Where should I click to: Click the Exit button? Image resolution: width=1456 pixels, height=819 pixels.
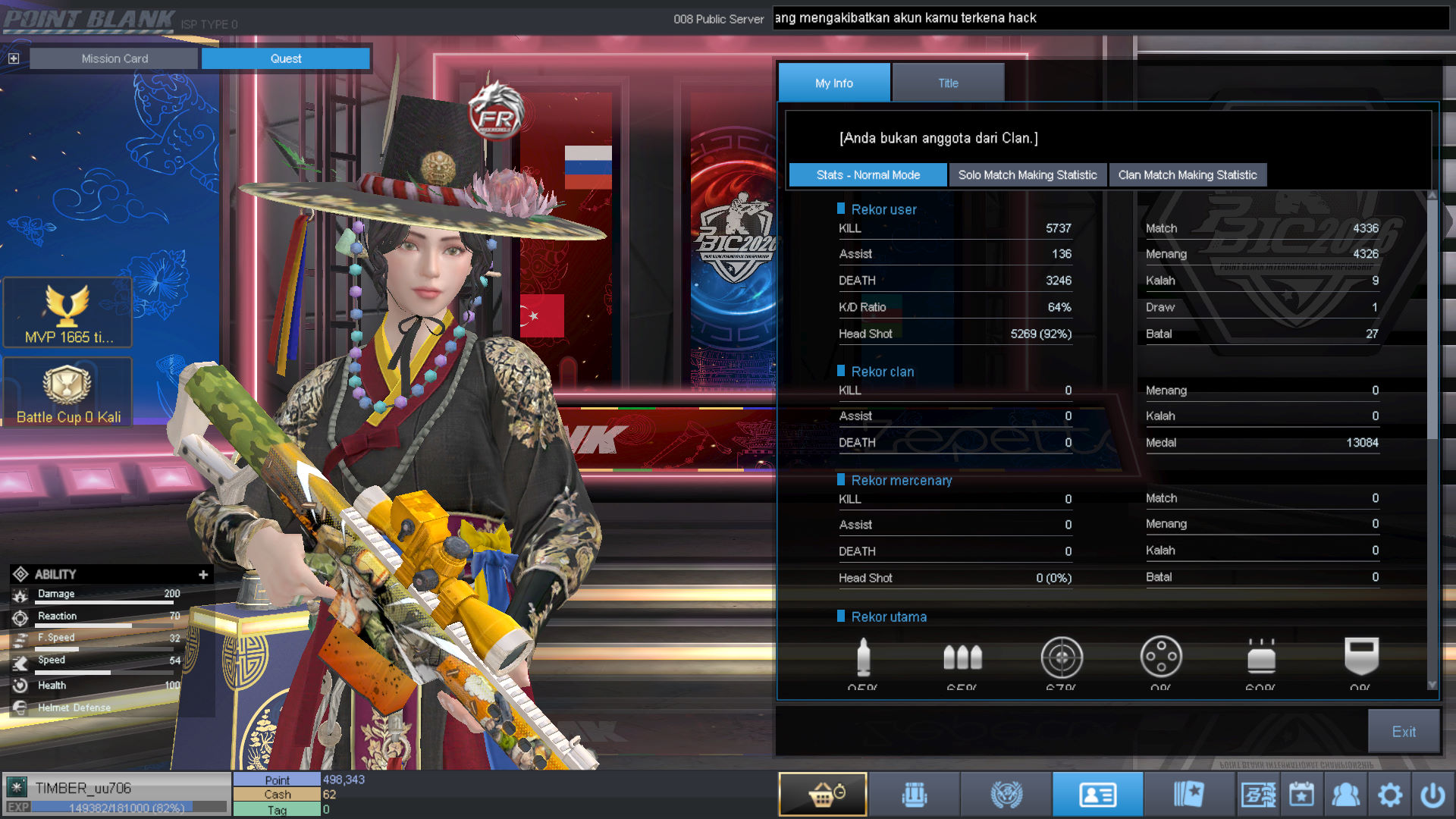tap(1403, 731)
